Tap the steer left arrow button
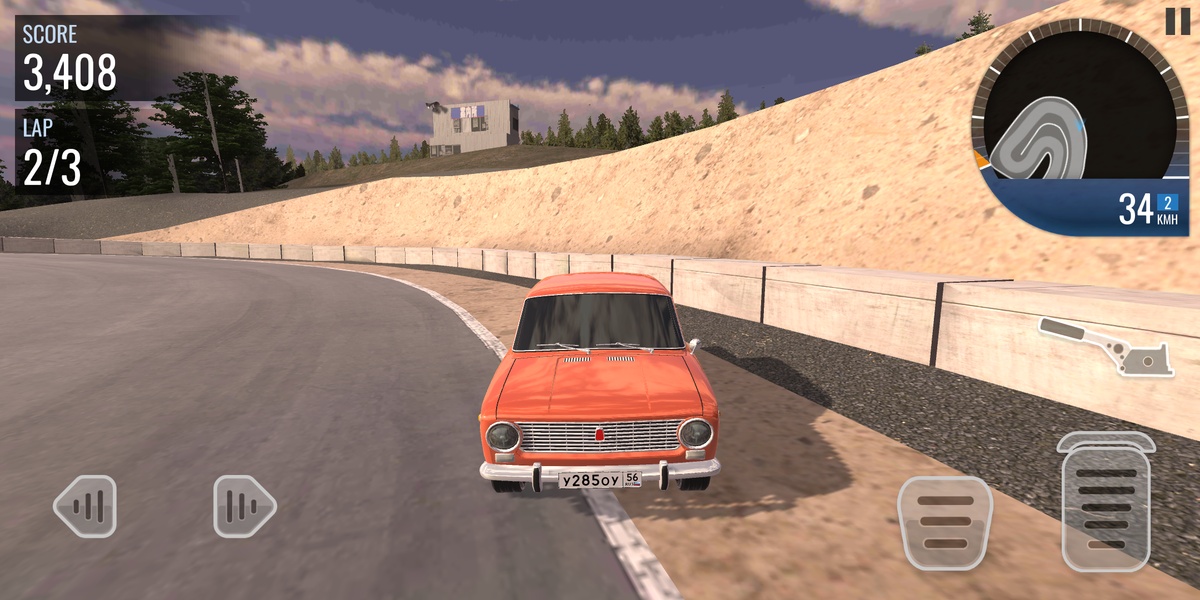 (85, 506)
